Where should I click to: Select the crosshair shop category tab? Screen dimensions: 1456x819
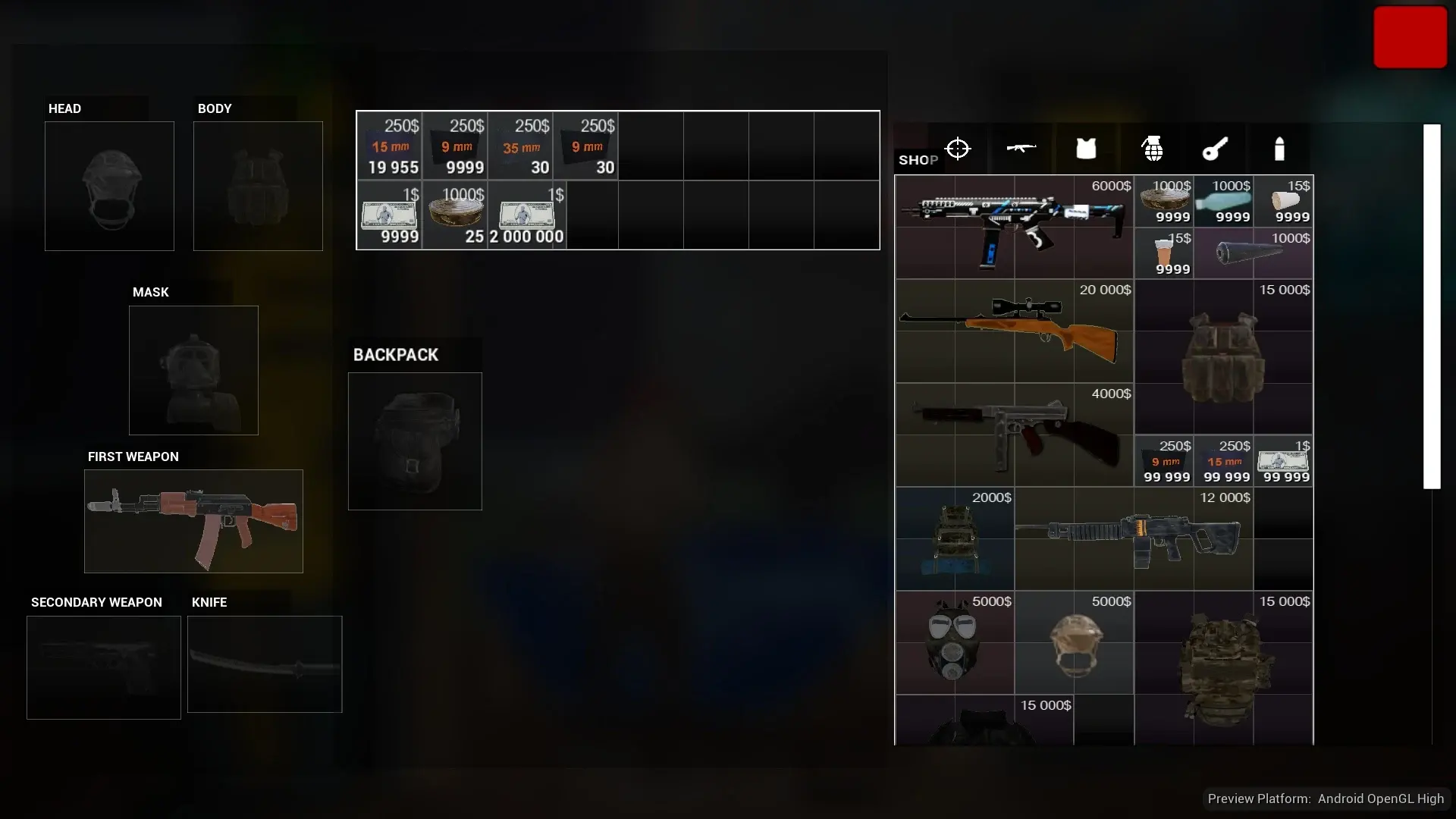pyautogui.click(x=958, y=149)
